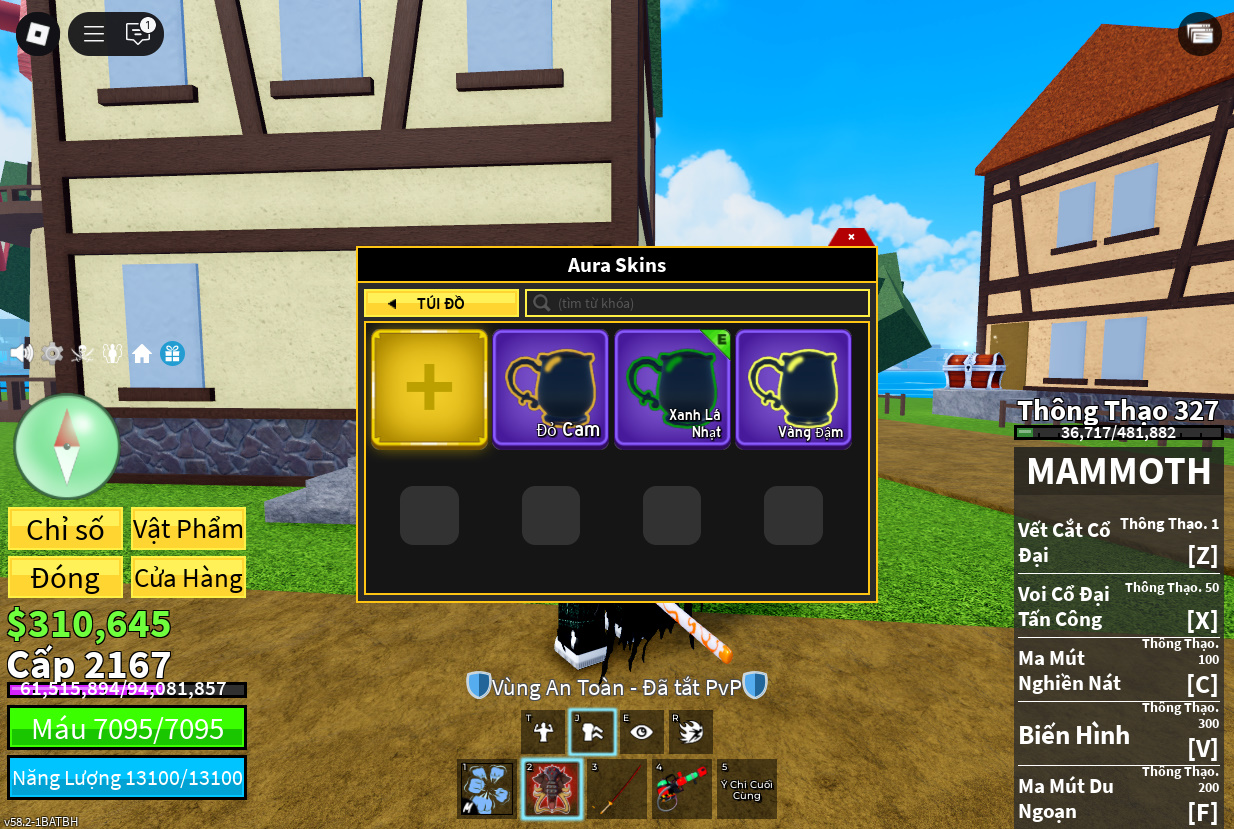Open the Cửa Hàng shop
Screen dimensions: 1234x829
[188, 578]
